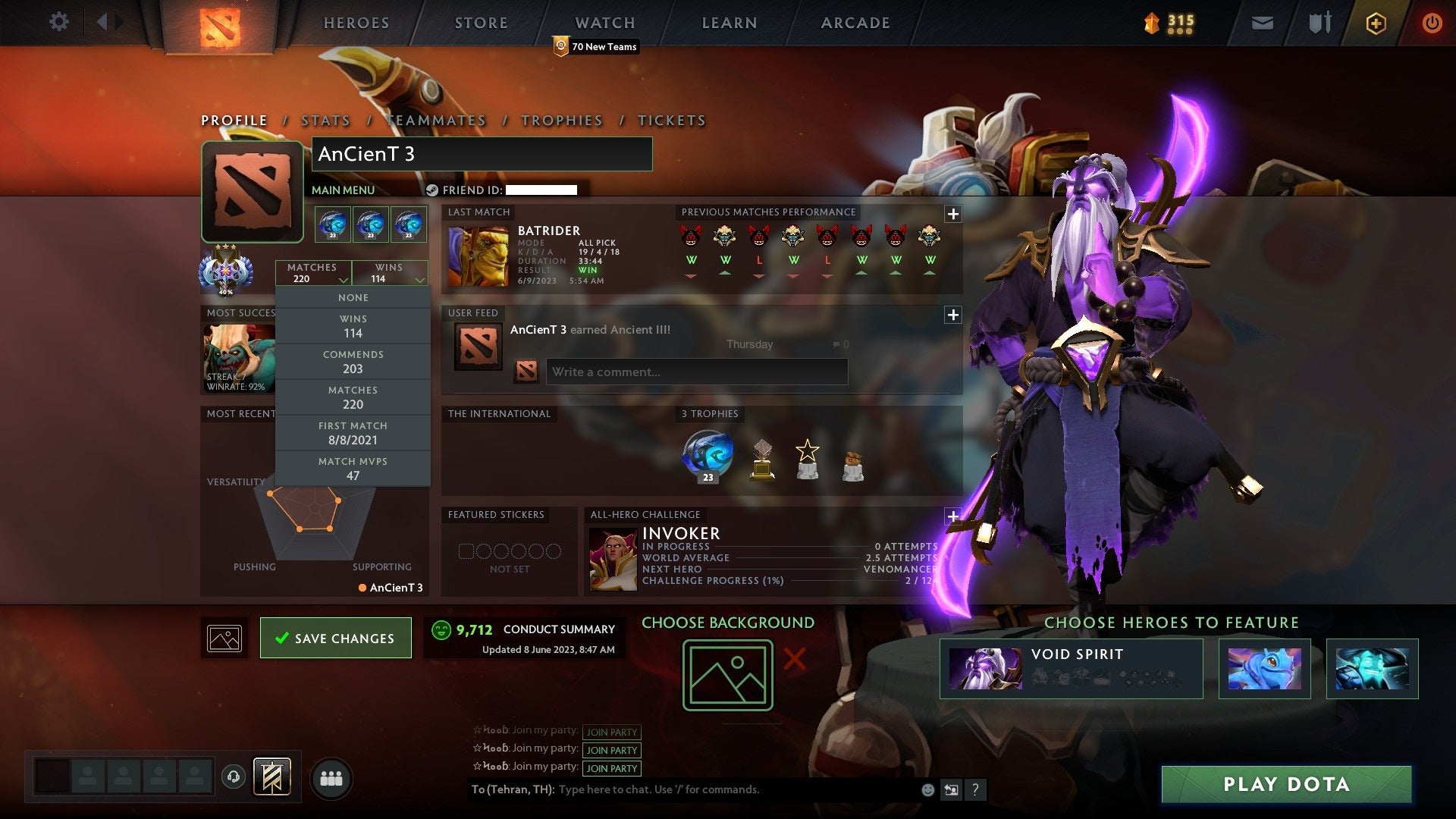Open the ARCADE menu item
Screen dimensions: 1456x819
point(855,22)
